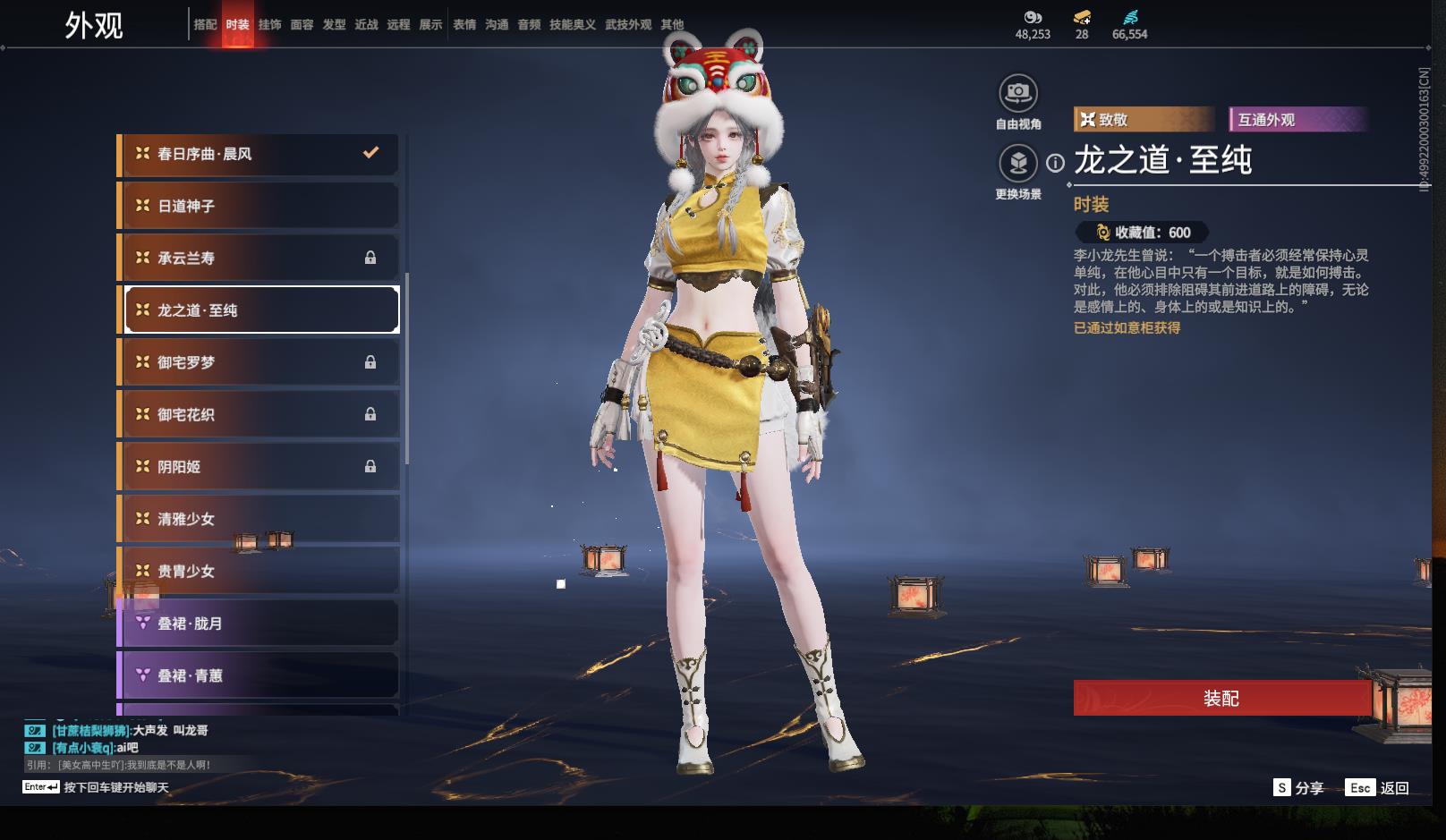Screen dimensions: 1446x840
Task: Select the 阴阳姬 outfit entry
Action: coord(259,466)
